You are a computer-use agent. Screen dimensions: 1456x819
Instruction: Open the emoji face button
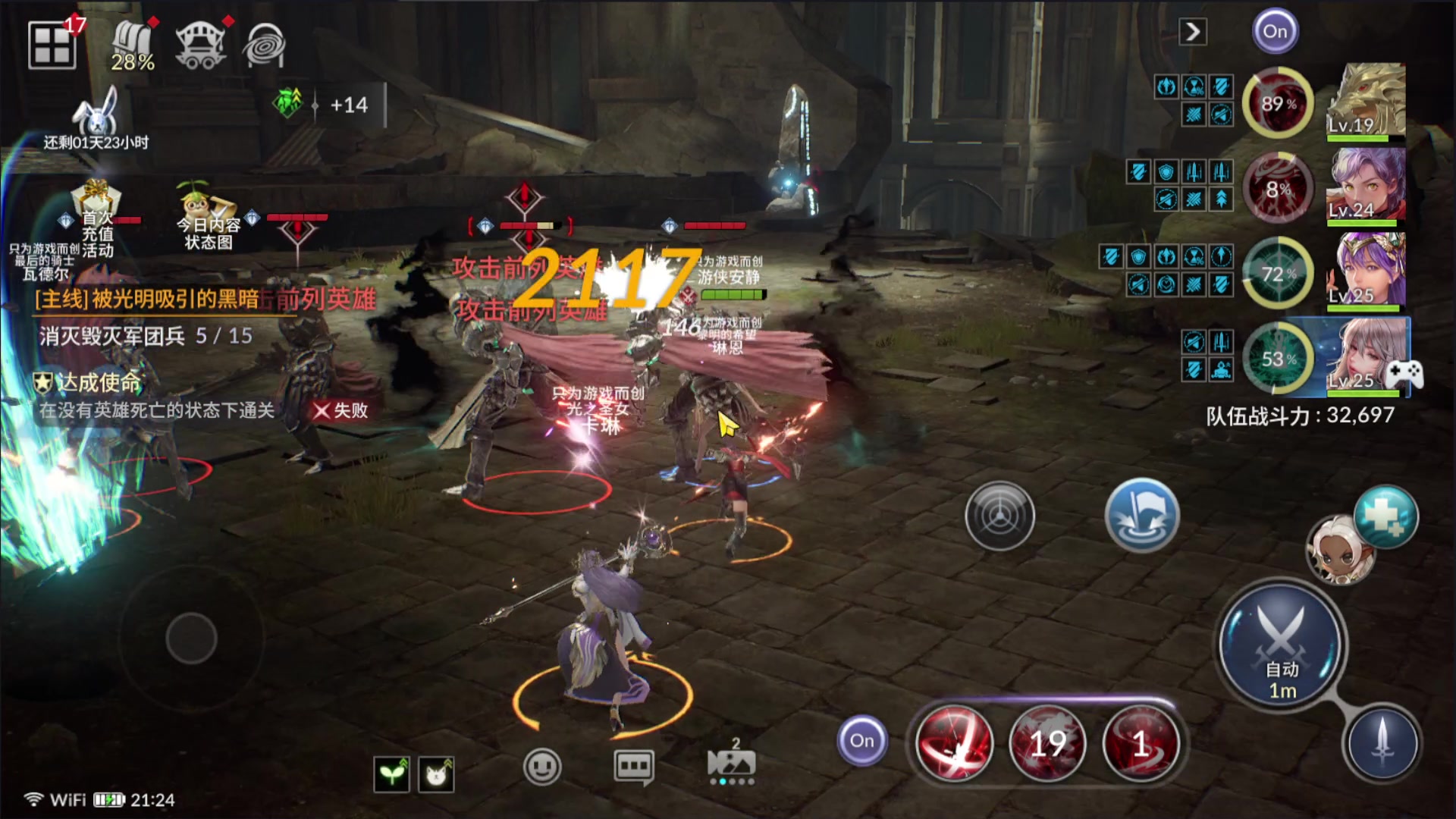(541, 767)
